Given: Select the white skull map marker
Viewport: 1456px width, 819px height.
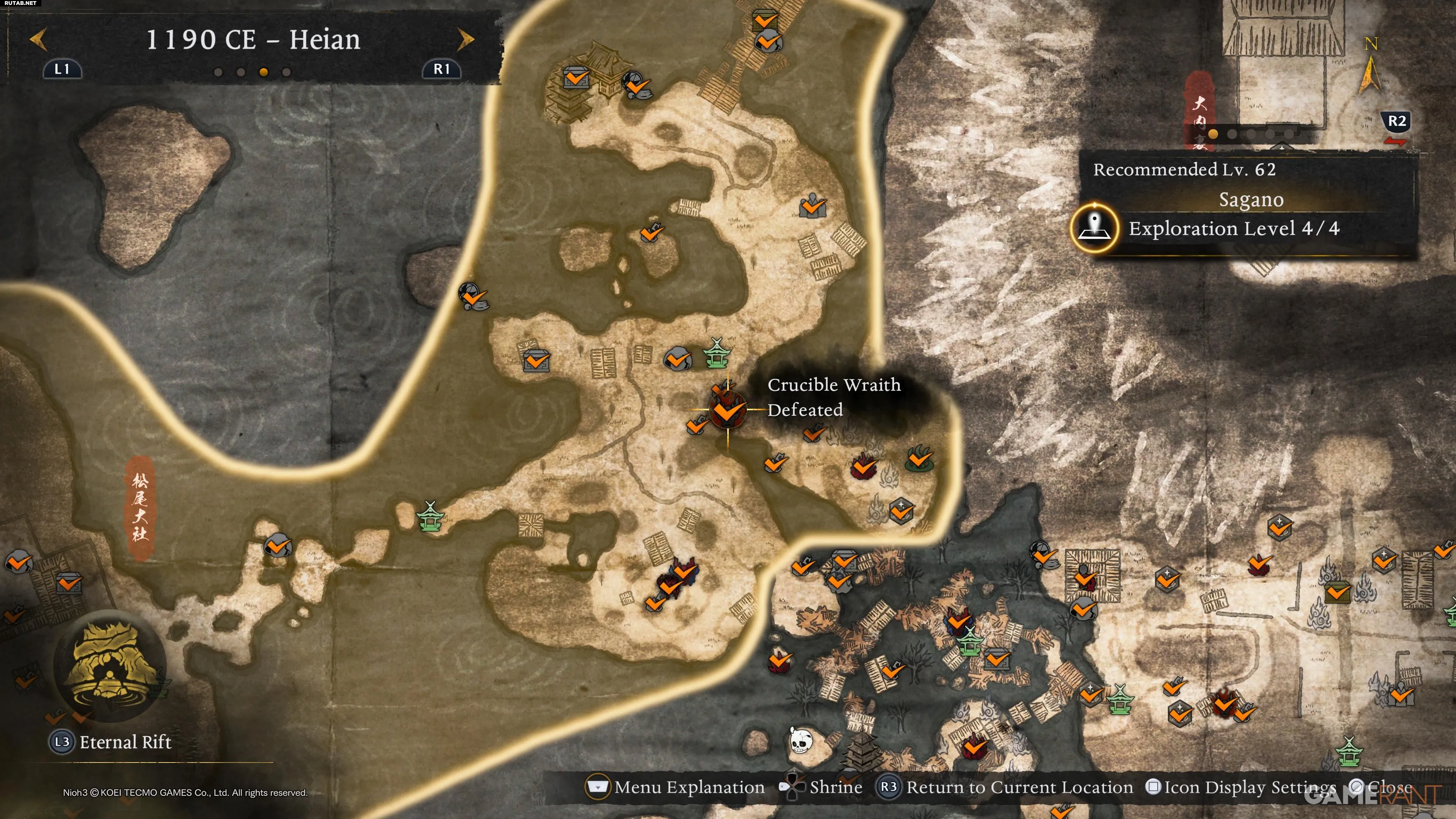Looking at the screenshot, I should point(800,741).
